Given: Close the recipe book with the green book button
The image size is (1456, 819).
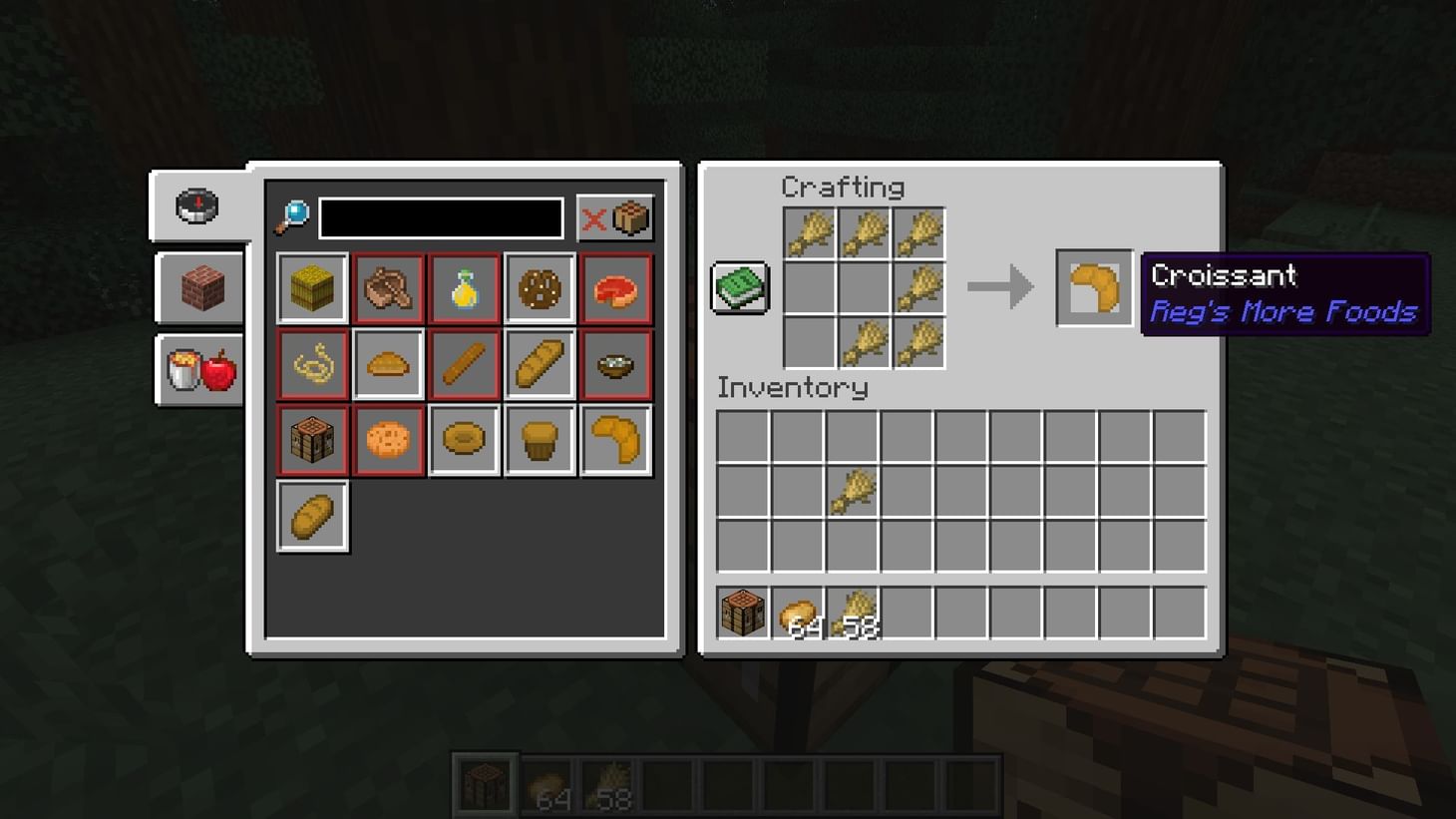Looking at the screenshot, I should click(739, 287).
